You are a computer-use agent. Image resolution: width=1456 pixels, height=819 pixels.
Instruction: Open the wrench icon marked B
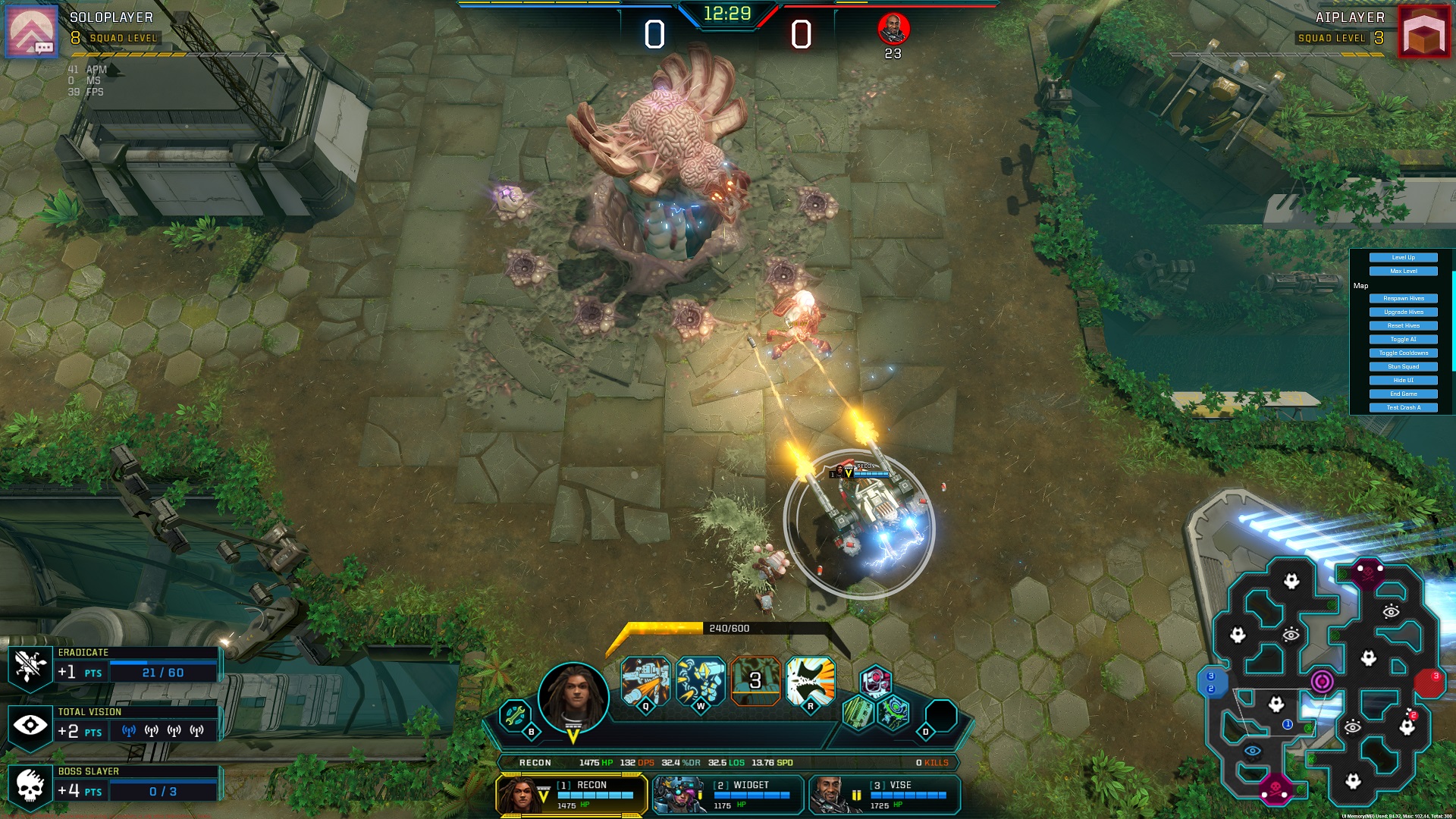point(516,716)
